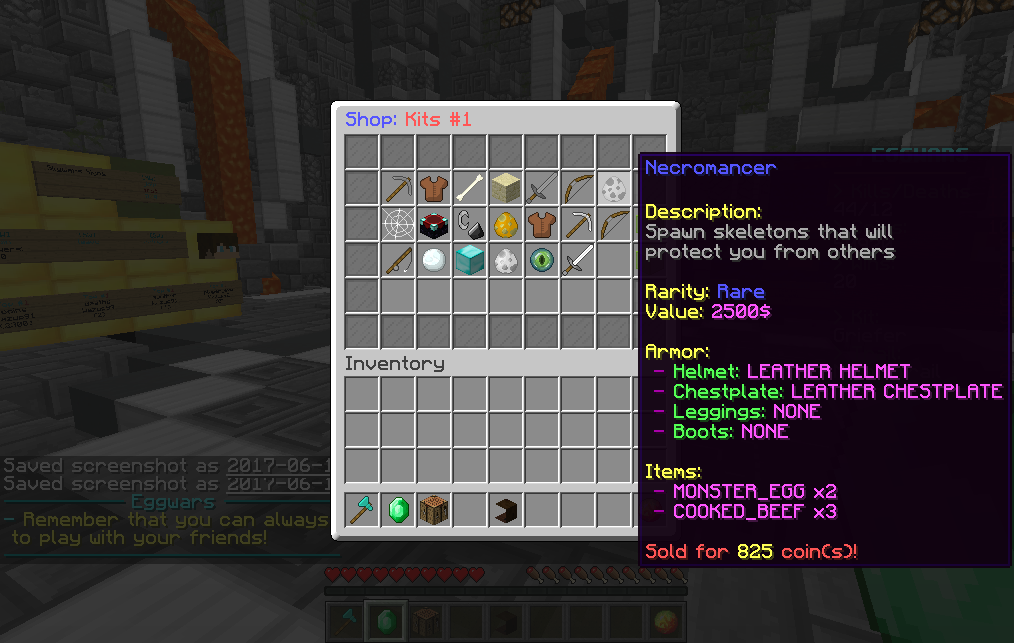
Task: Select the enchanting table kit
Action: [434, 223]
